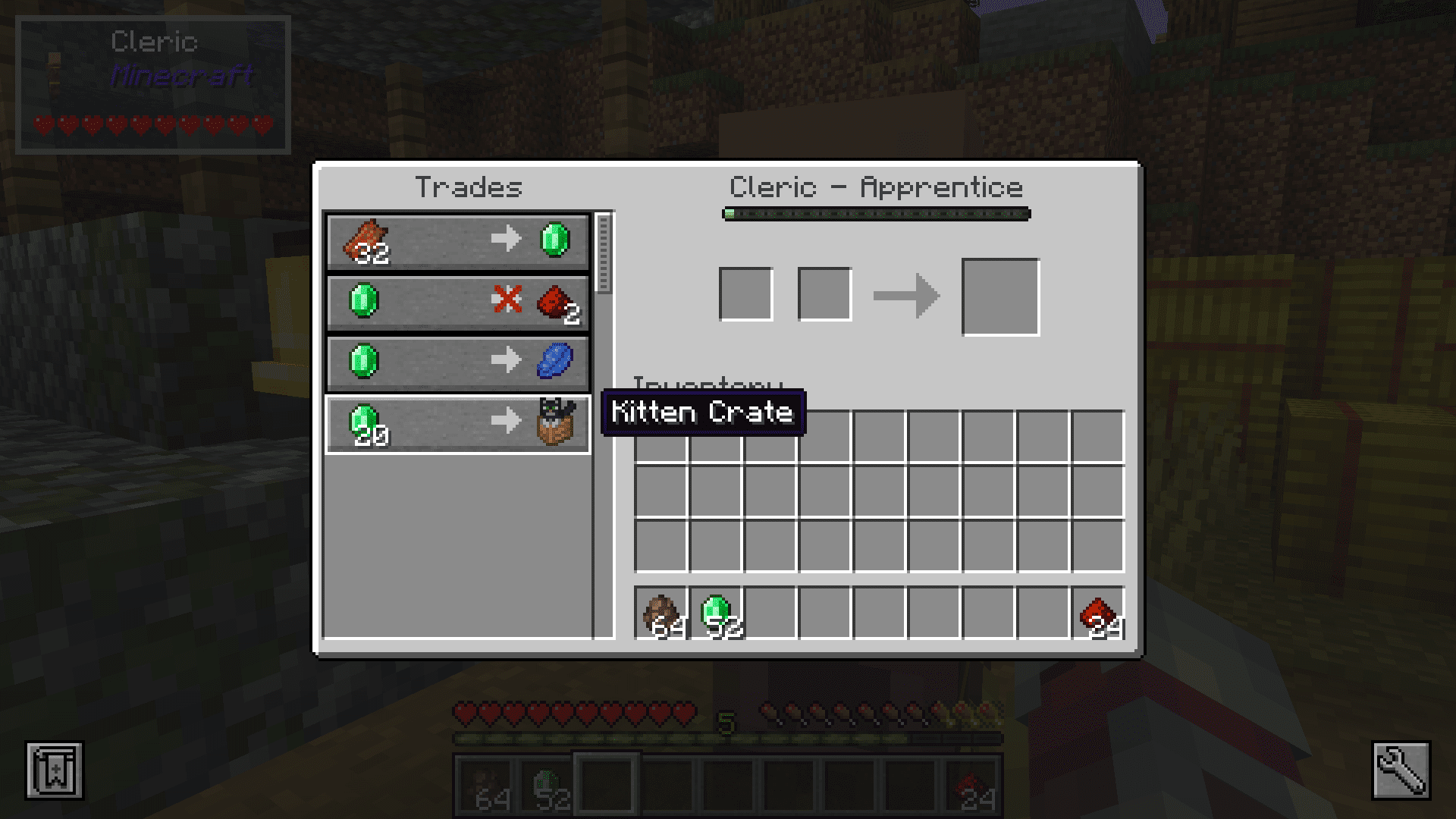The height and width of the screenshot is (819, 1456).
Task: Pick up the redstone stack of 24
Action: point(1098,613)
